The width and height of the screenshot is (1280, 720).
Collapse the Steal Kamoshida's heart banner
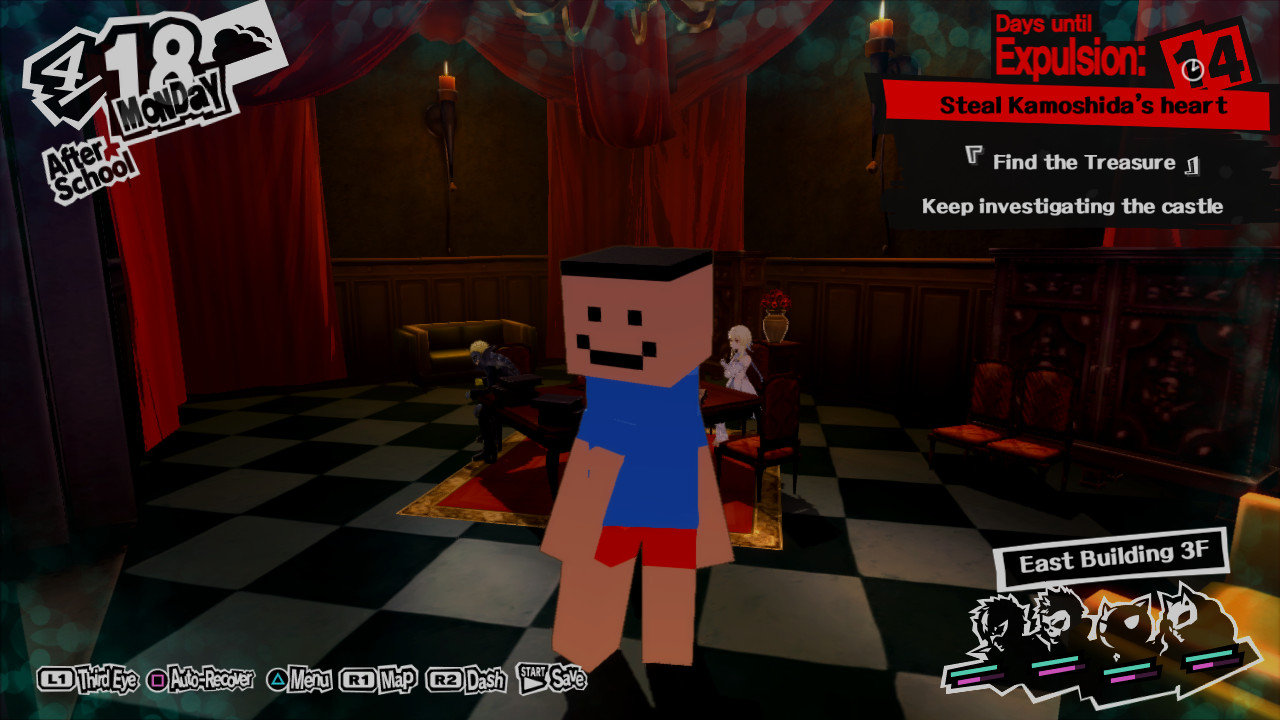1085,105
